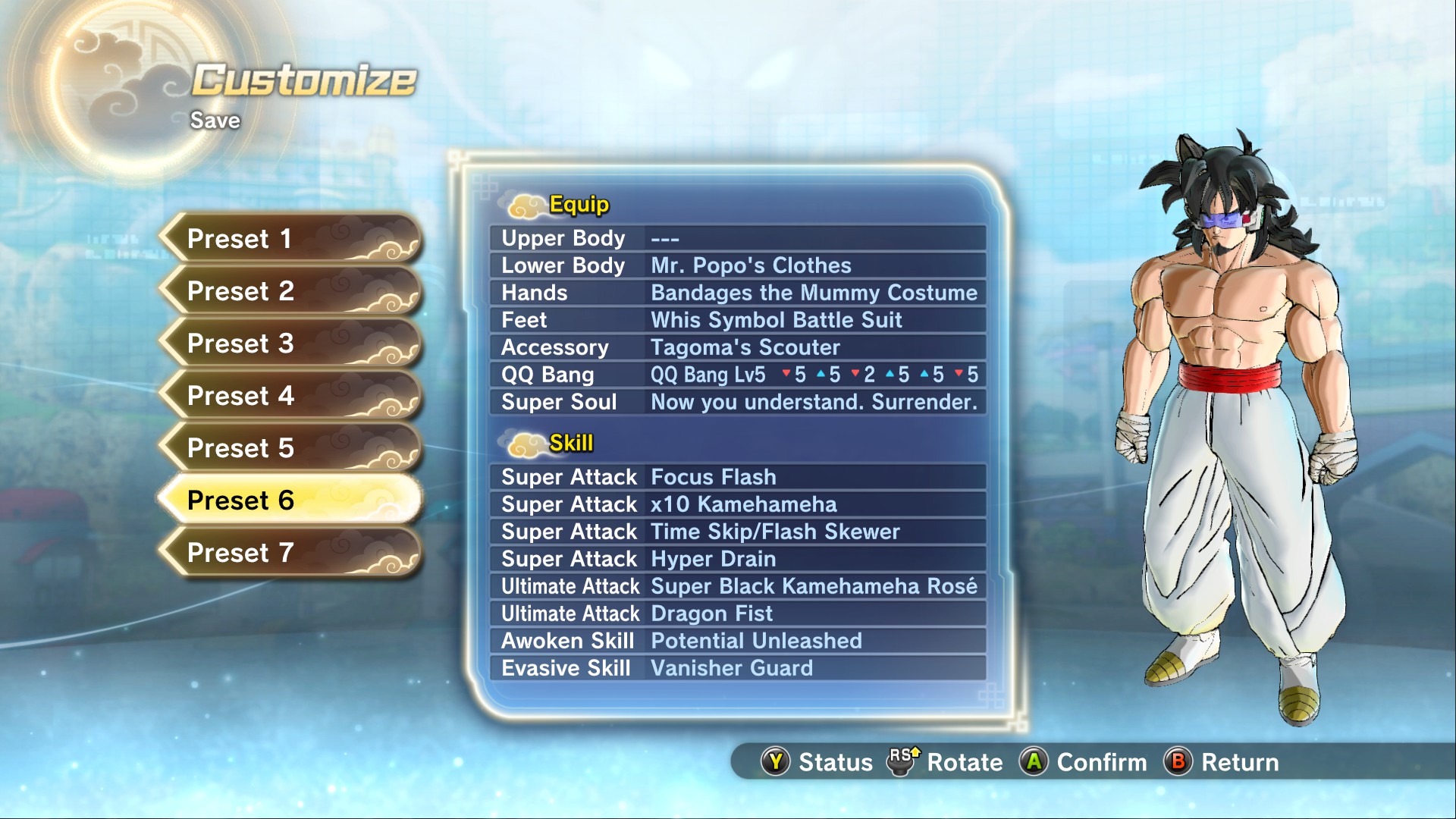Choose the Super Soul equip row
Screen dimensions: 1456x819
click(x=738, y=402)
